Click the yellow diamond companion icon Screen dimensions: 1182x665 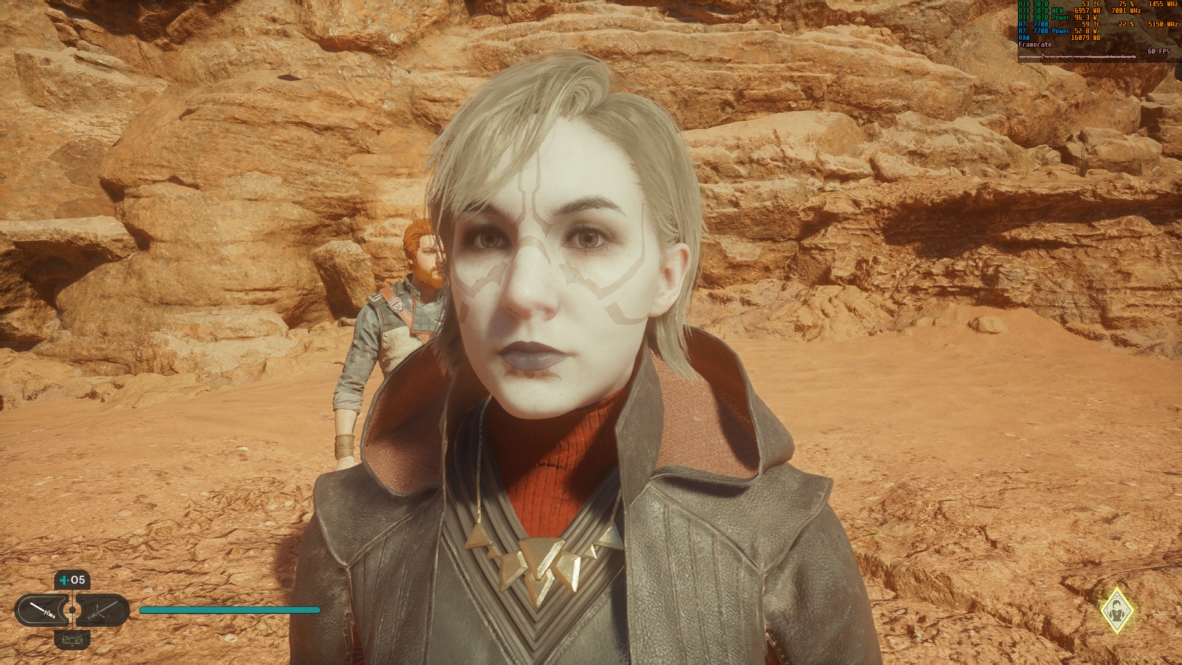(x=1116, y=609)
